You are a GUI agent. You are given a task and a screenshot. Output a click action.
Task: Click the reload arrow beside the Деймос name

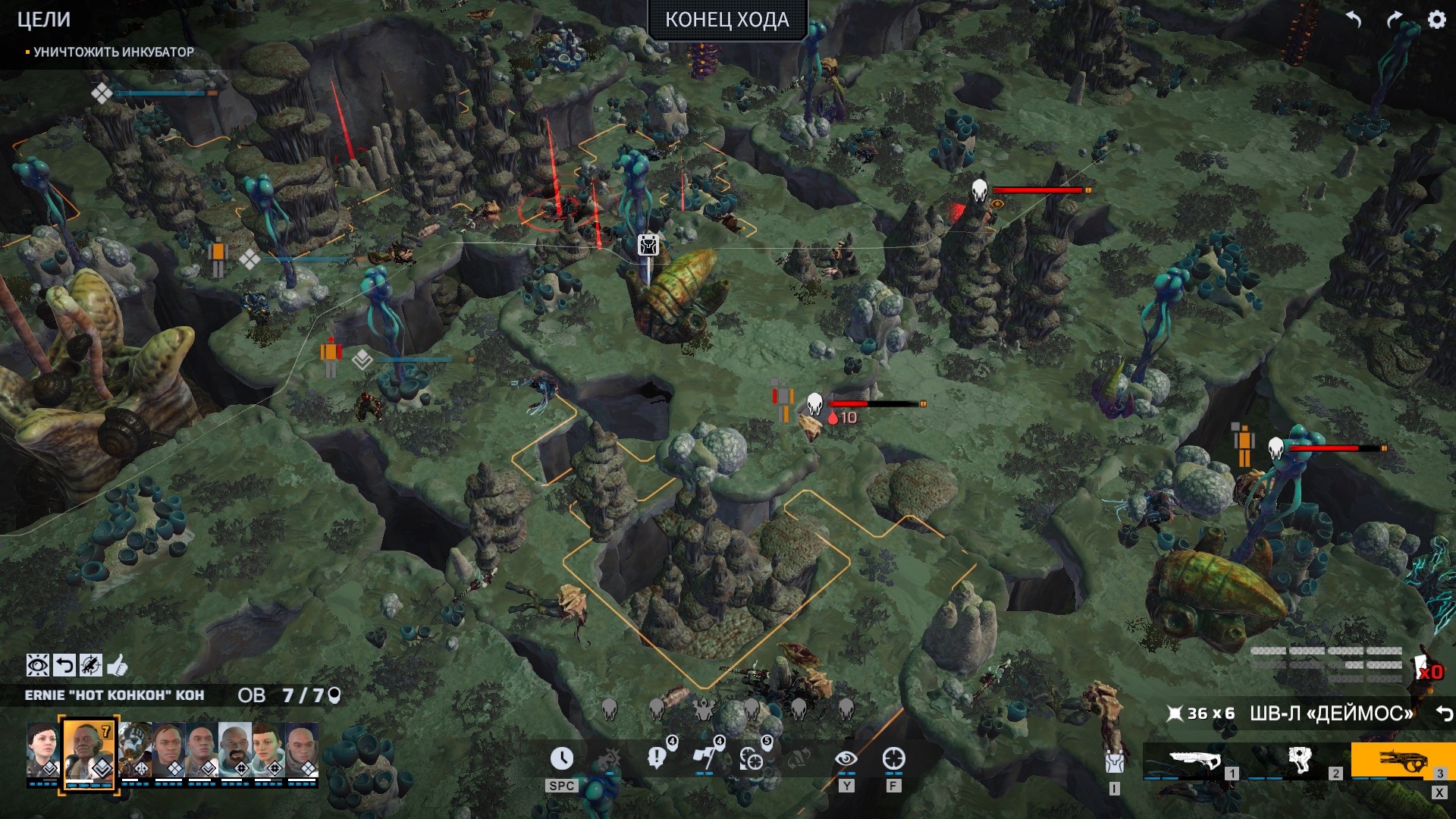[1444, 714]
